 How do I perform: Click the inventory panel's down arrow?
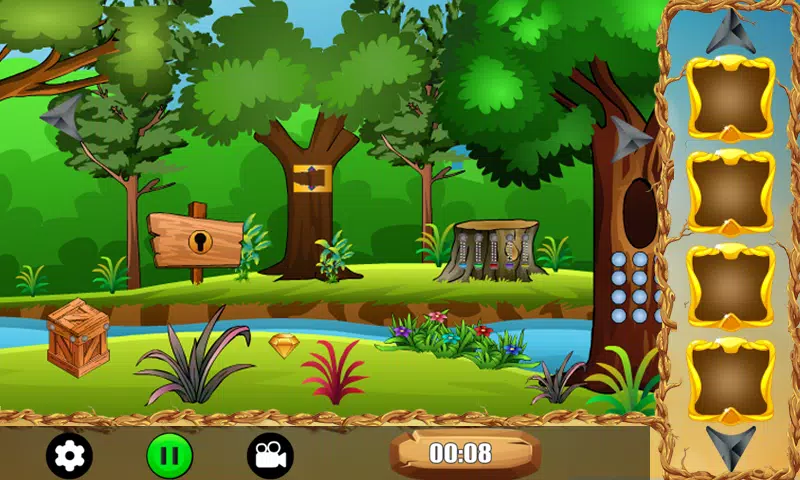point(730,444)
